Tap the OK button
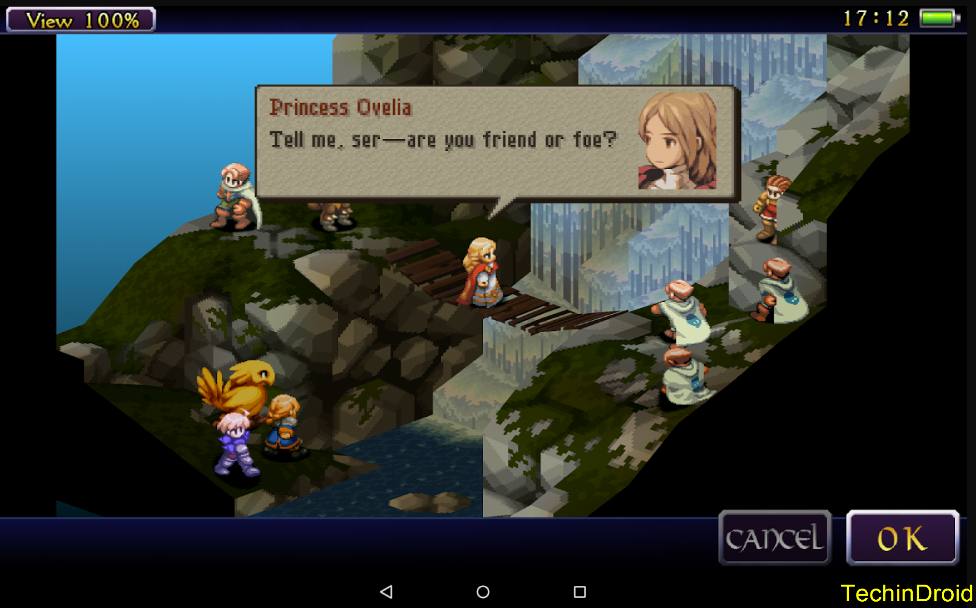Image resolution: width=976 pixels, height=608 pixels. [902, 538]
